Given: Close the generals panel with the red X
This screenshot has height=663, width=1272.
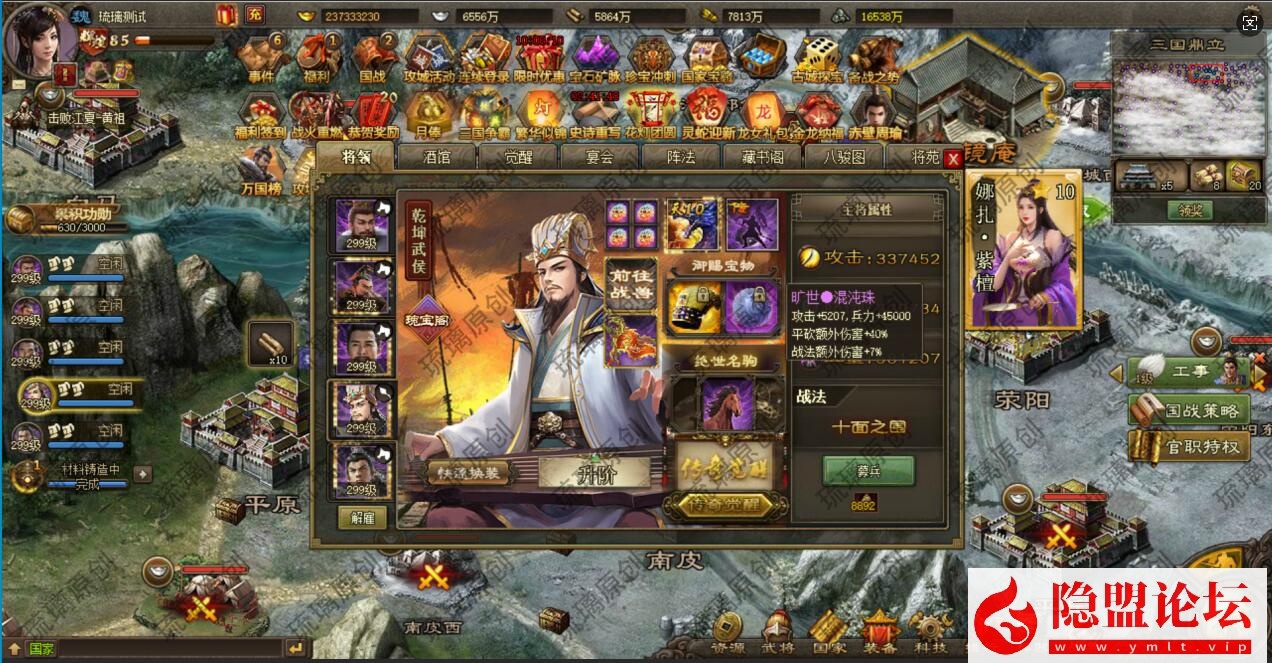Looking at the screenshot, I should coord(953,158).
